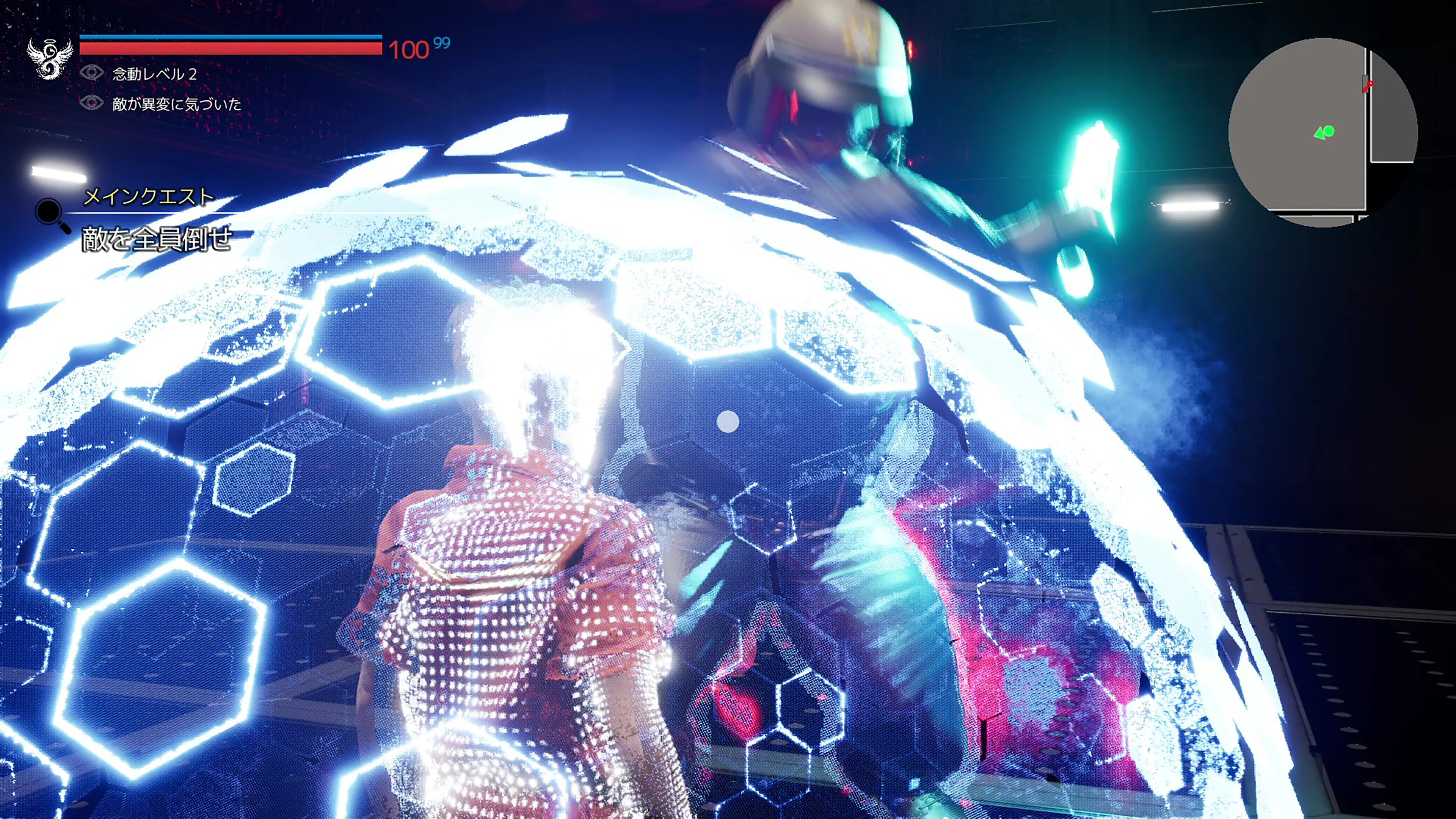Click the winged emblem player icon

[x=50, y=58]
